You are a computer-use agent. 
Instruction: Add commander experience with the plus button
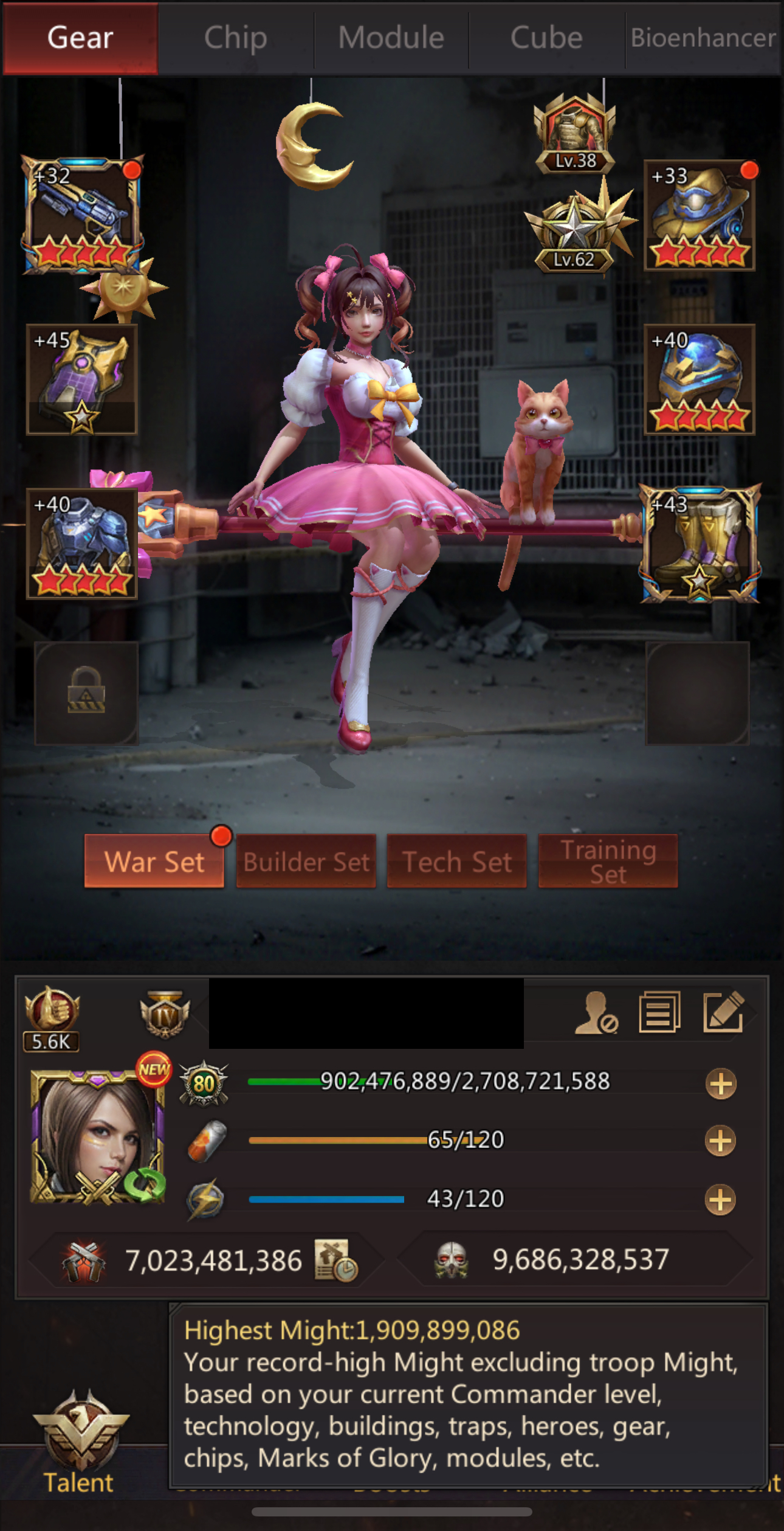click(721, 1084)
